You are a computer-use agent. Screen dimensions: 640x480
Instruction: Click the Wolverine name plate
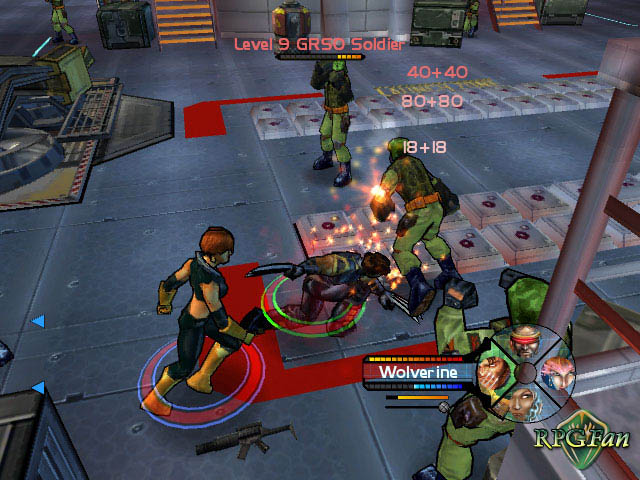(x=417, y=372)
